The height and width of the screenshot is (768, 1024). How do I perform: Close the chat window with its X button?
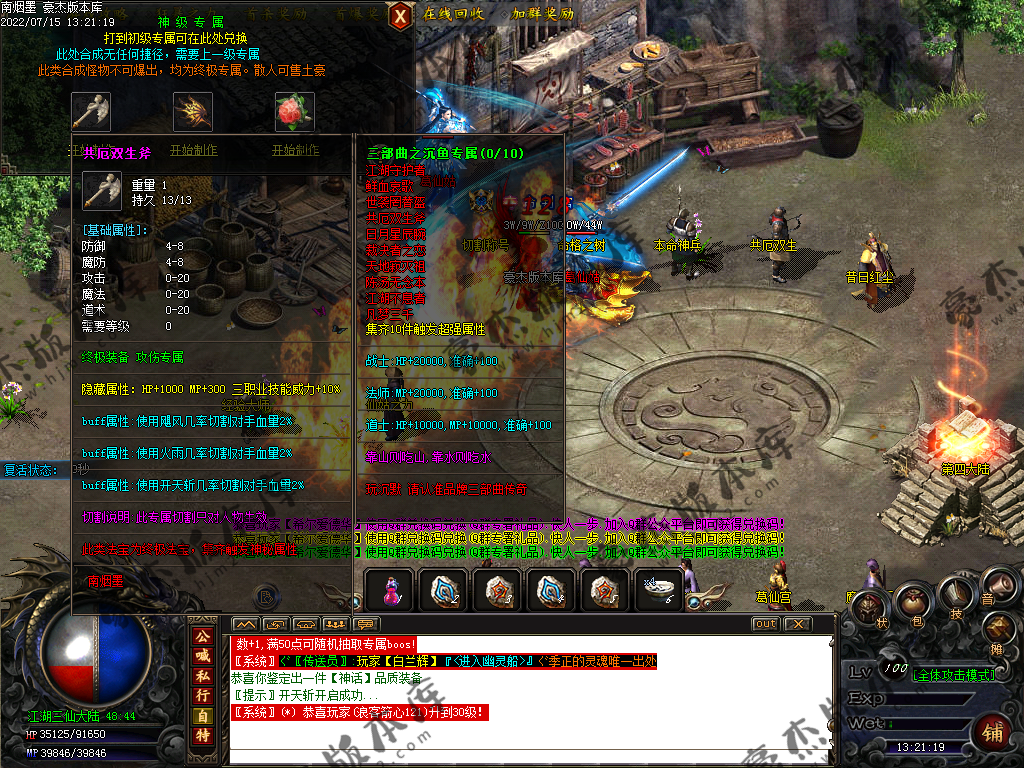tap(796, 624)
